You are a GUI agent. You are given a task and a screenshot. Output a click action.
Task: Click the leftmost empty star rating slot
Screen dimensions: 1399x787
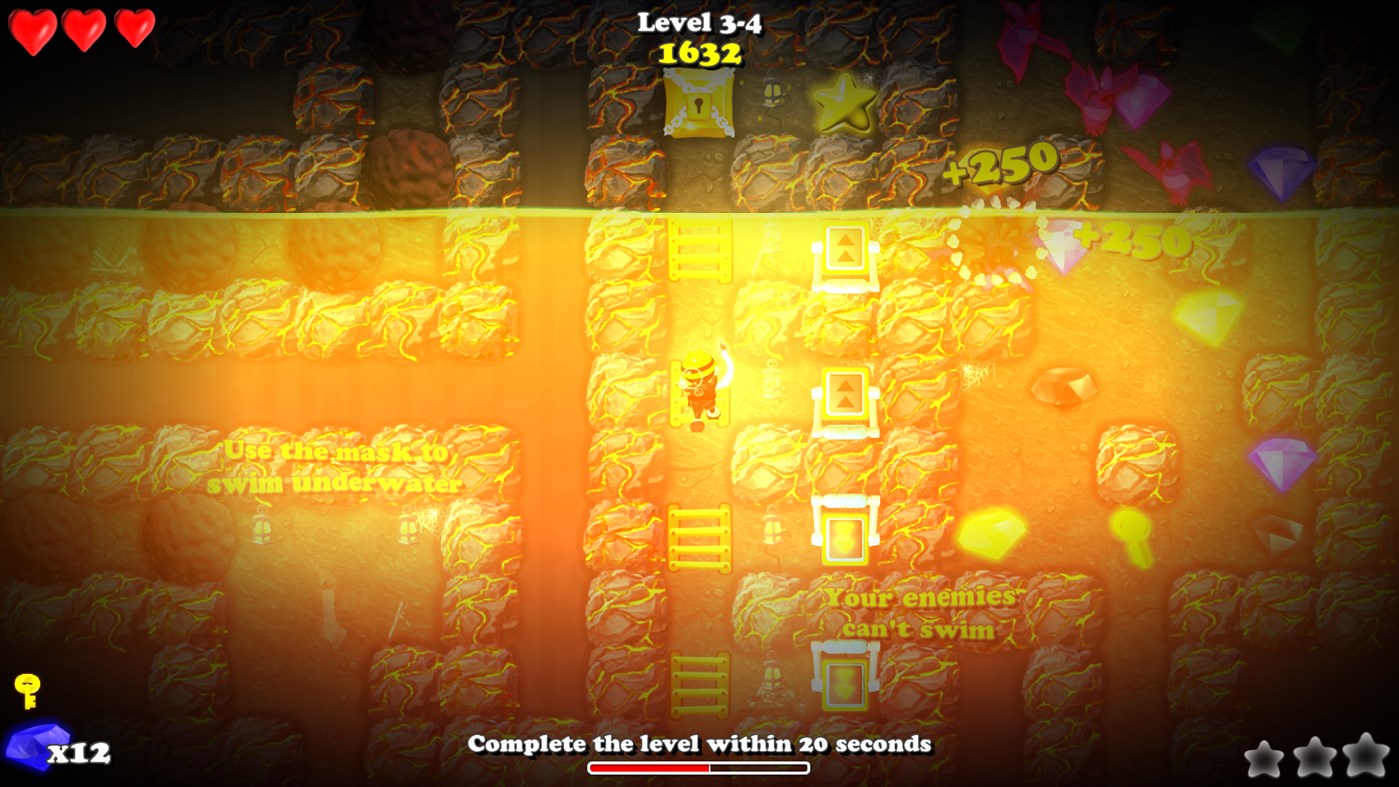(1266, 760)
